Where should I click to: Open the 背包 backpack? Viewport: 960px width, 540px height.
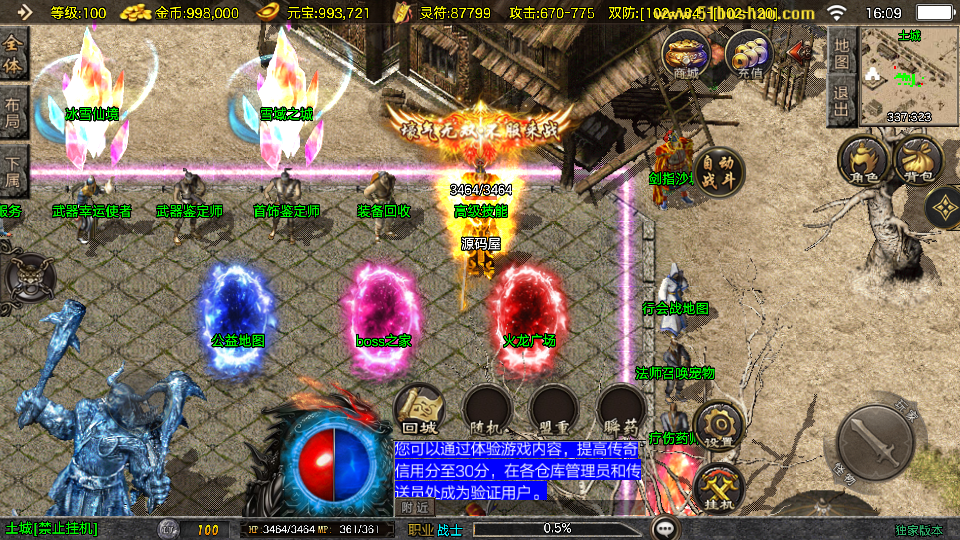click(919, 162)
